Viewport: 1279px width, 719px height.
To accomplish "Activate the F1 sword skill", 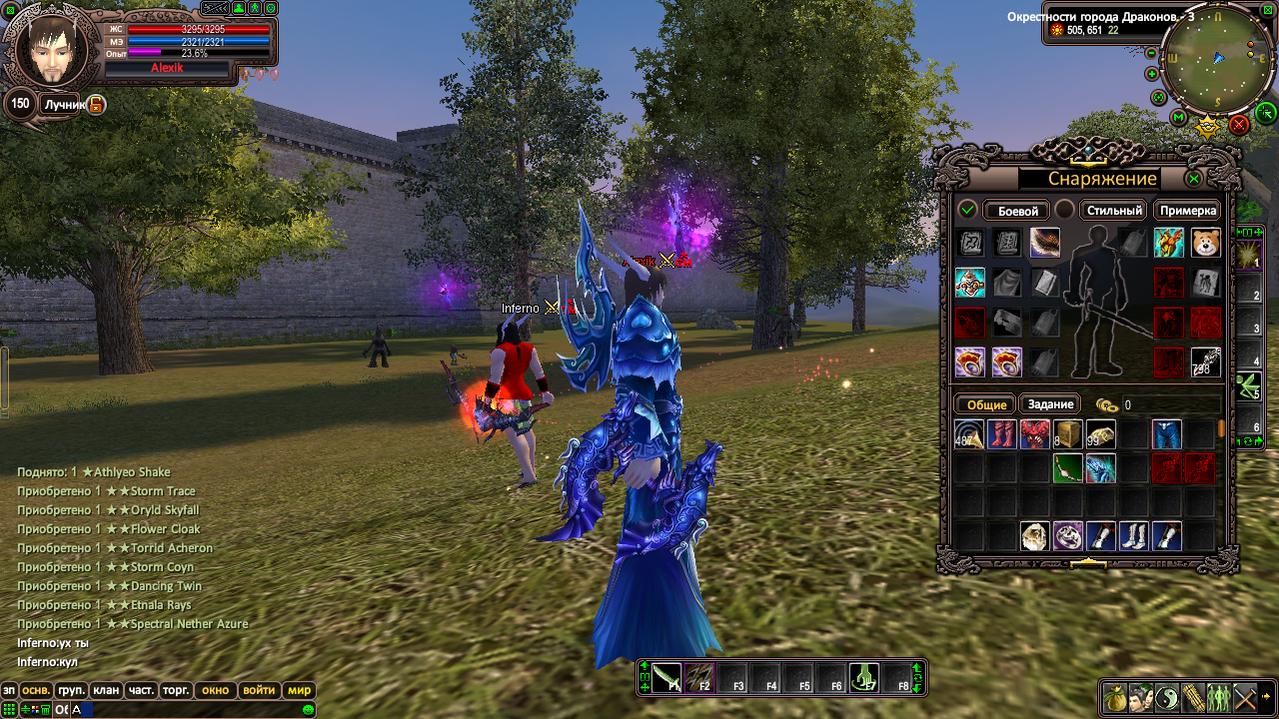I will (x=667, y=677).
